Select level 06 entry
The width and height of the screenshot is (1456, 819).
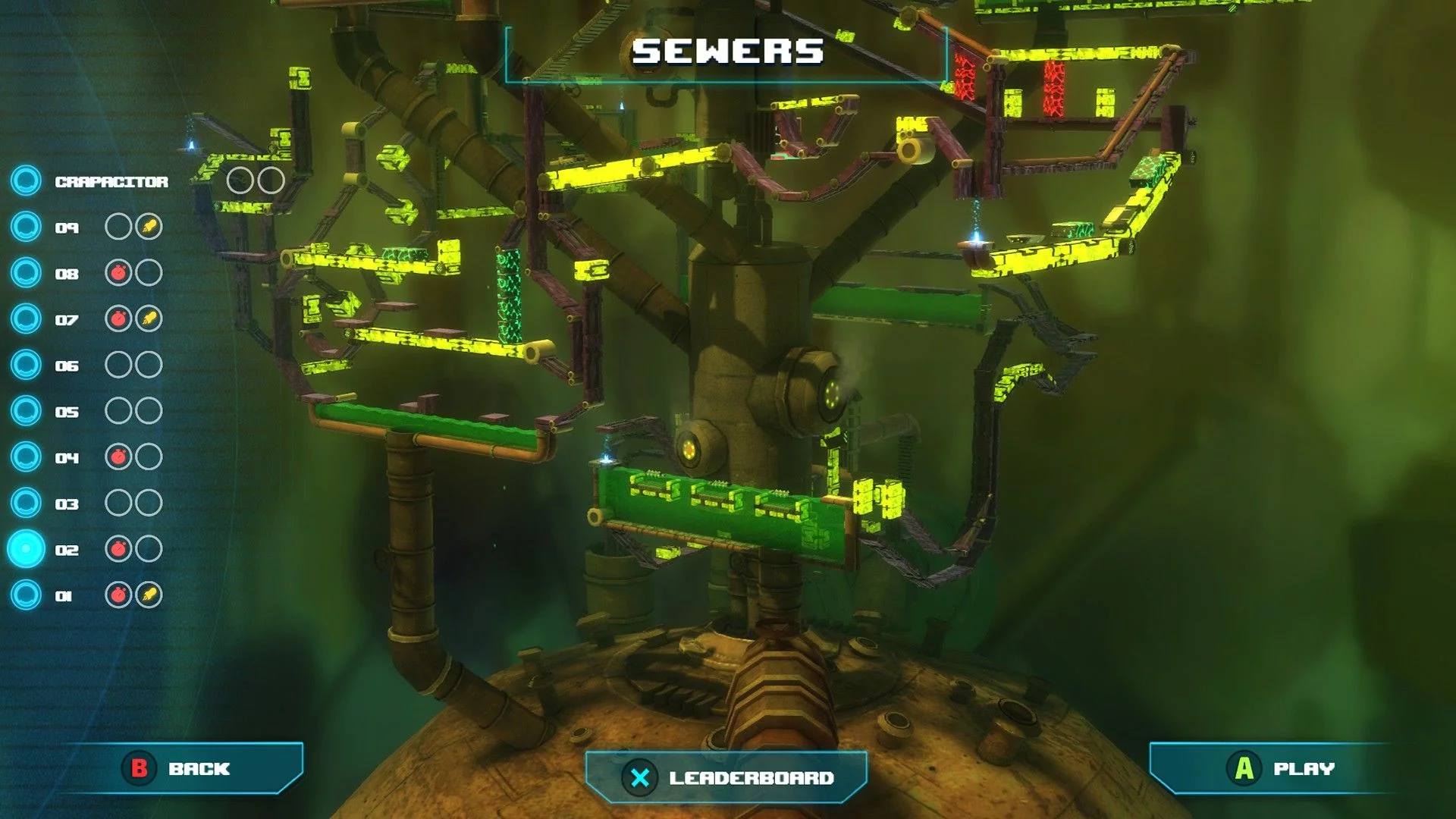[67, 366]
